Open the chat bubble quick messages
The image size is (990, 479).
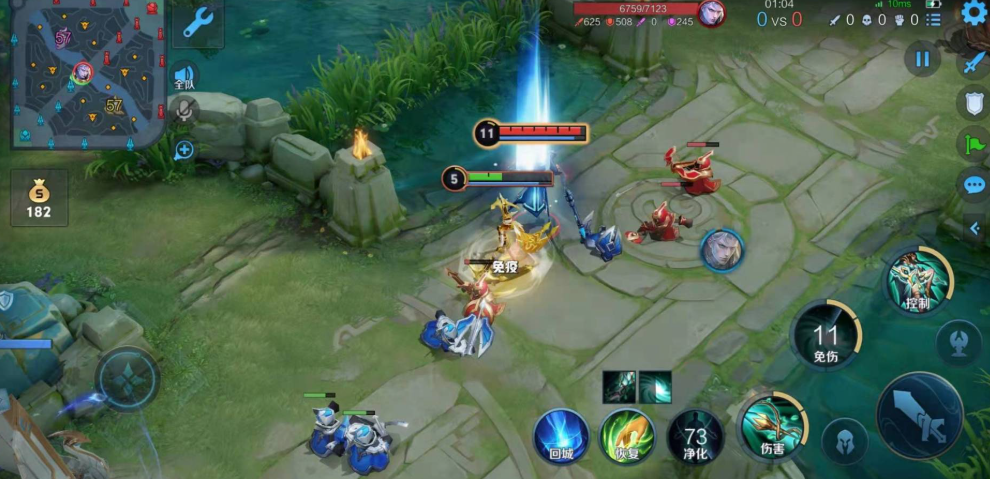coord(974,186)
